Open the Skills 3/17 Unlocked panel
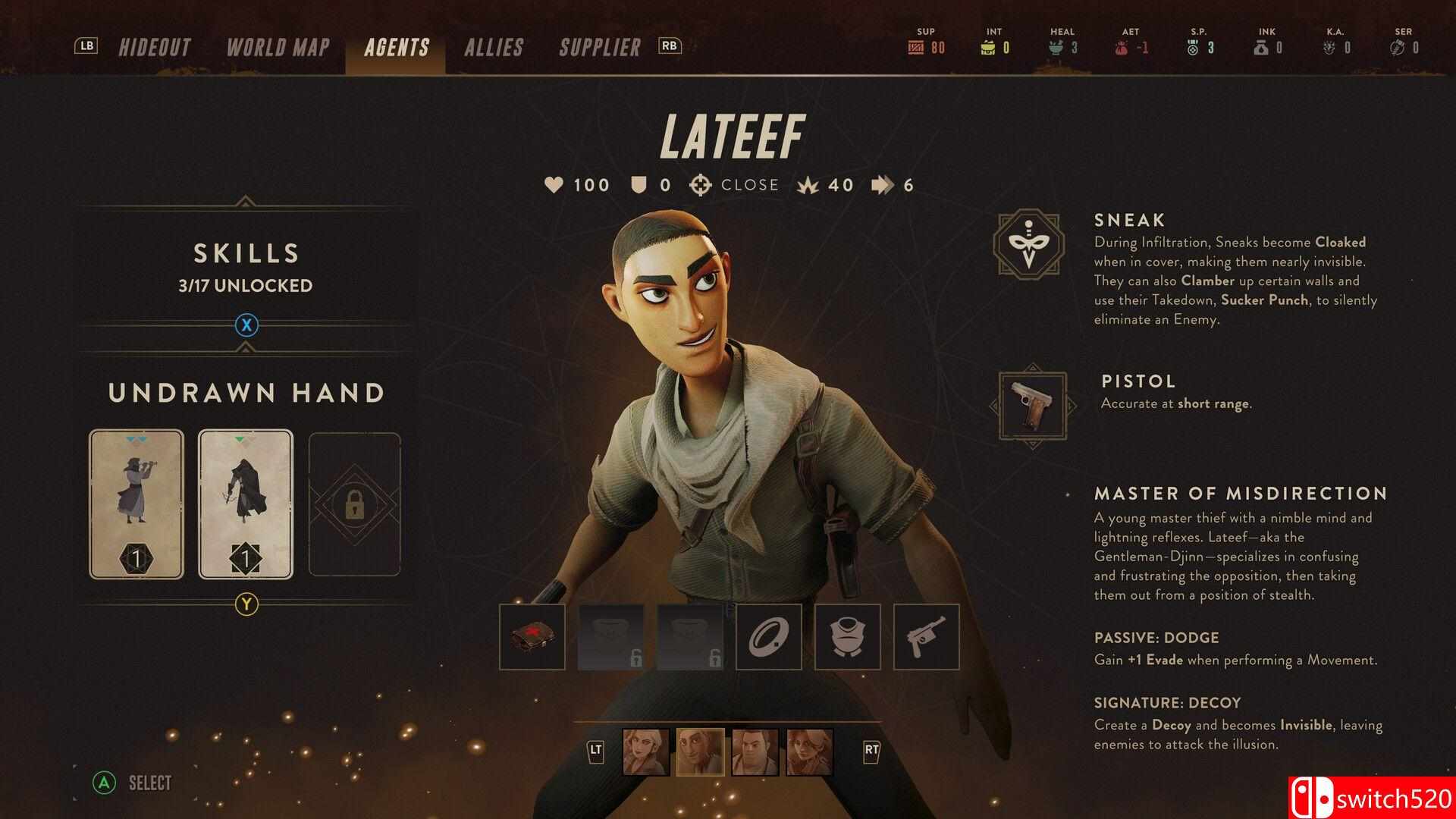Viewport: 1456px width, 819px height. pyautogui.click(x=246, y=267)
